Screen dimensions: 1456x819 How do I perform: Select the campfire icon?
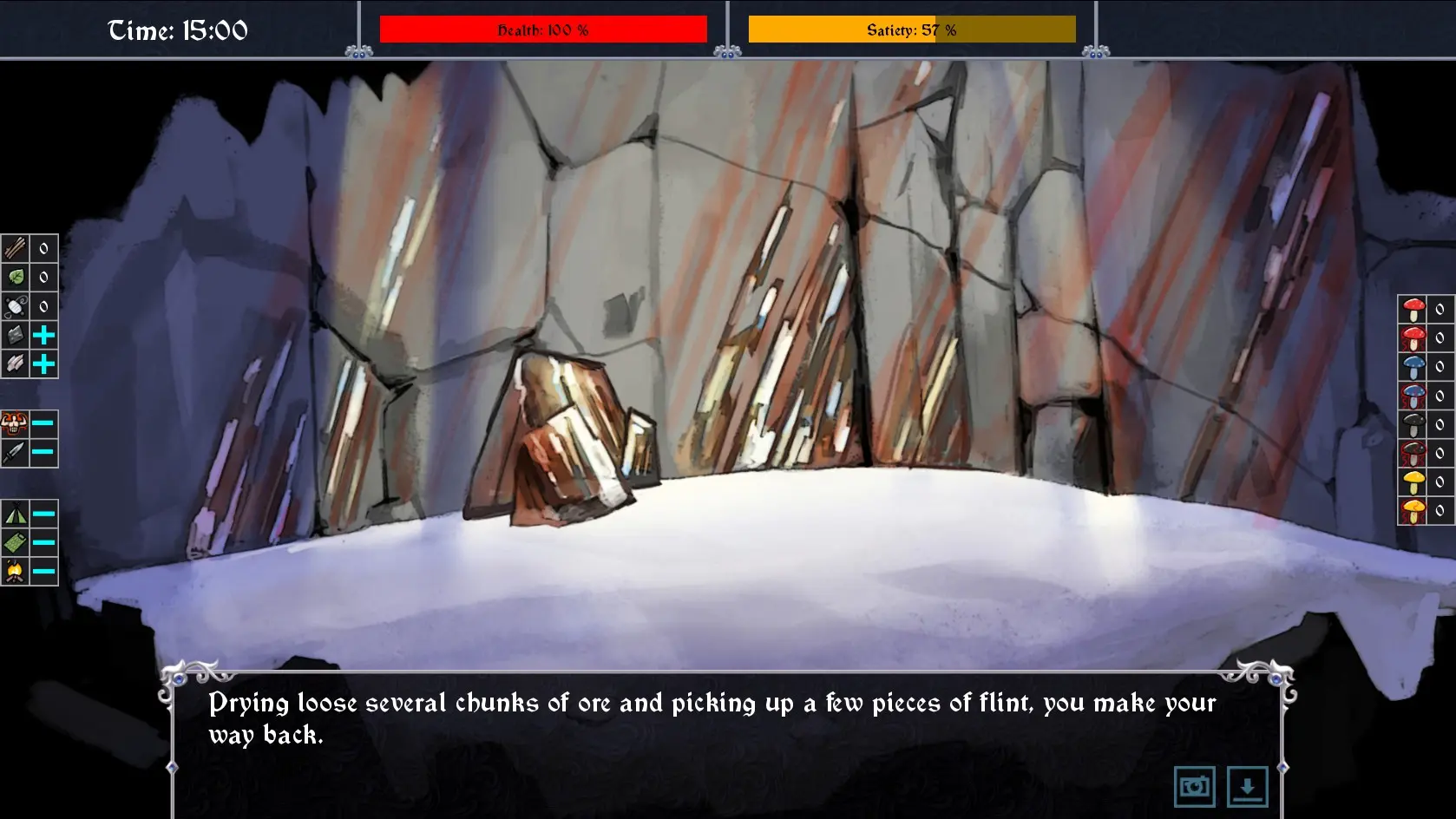[15, 571]
